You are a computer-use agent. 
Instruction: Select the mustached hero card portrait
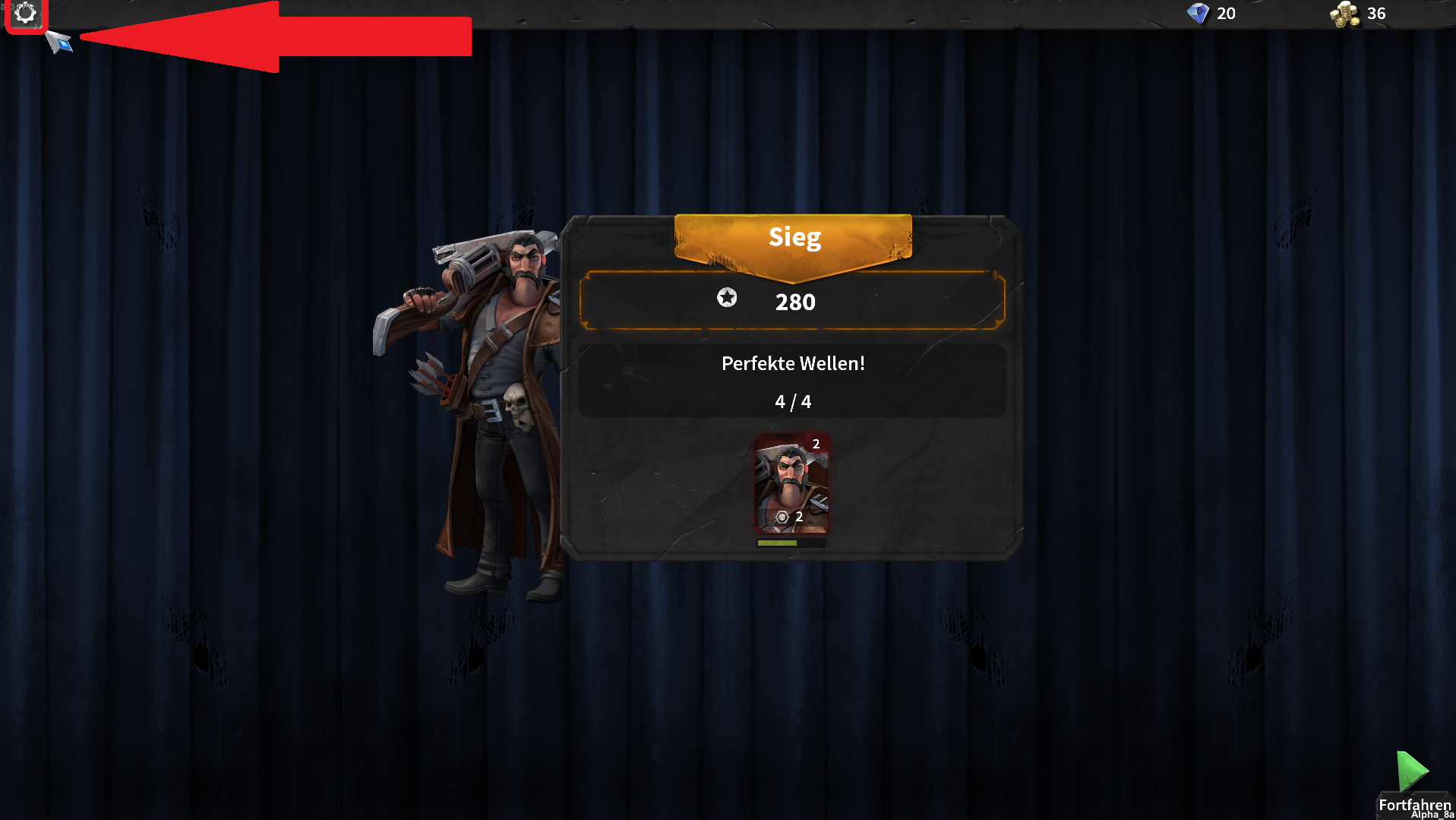(792, 479)
